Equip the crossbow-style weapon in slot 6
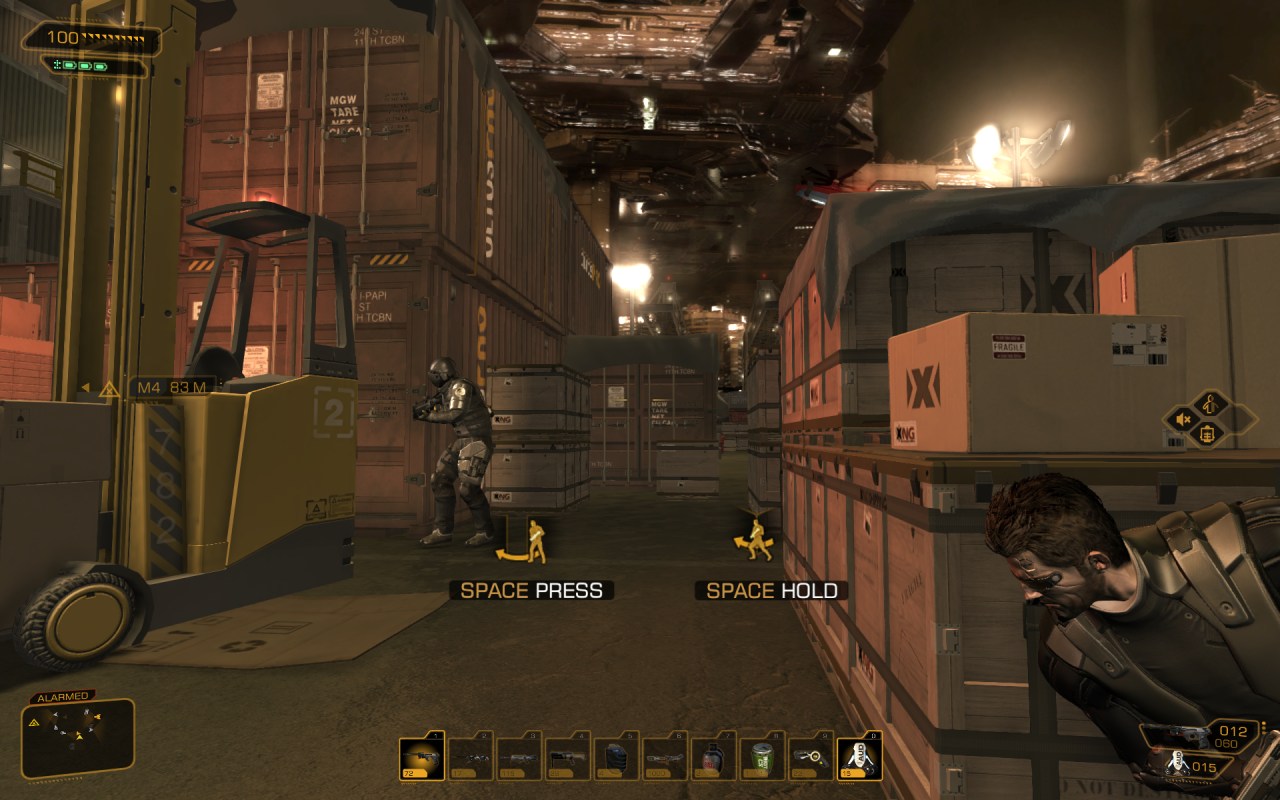The image size is (1280, 800). [665, 759]
